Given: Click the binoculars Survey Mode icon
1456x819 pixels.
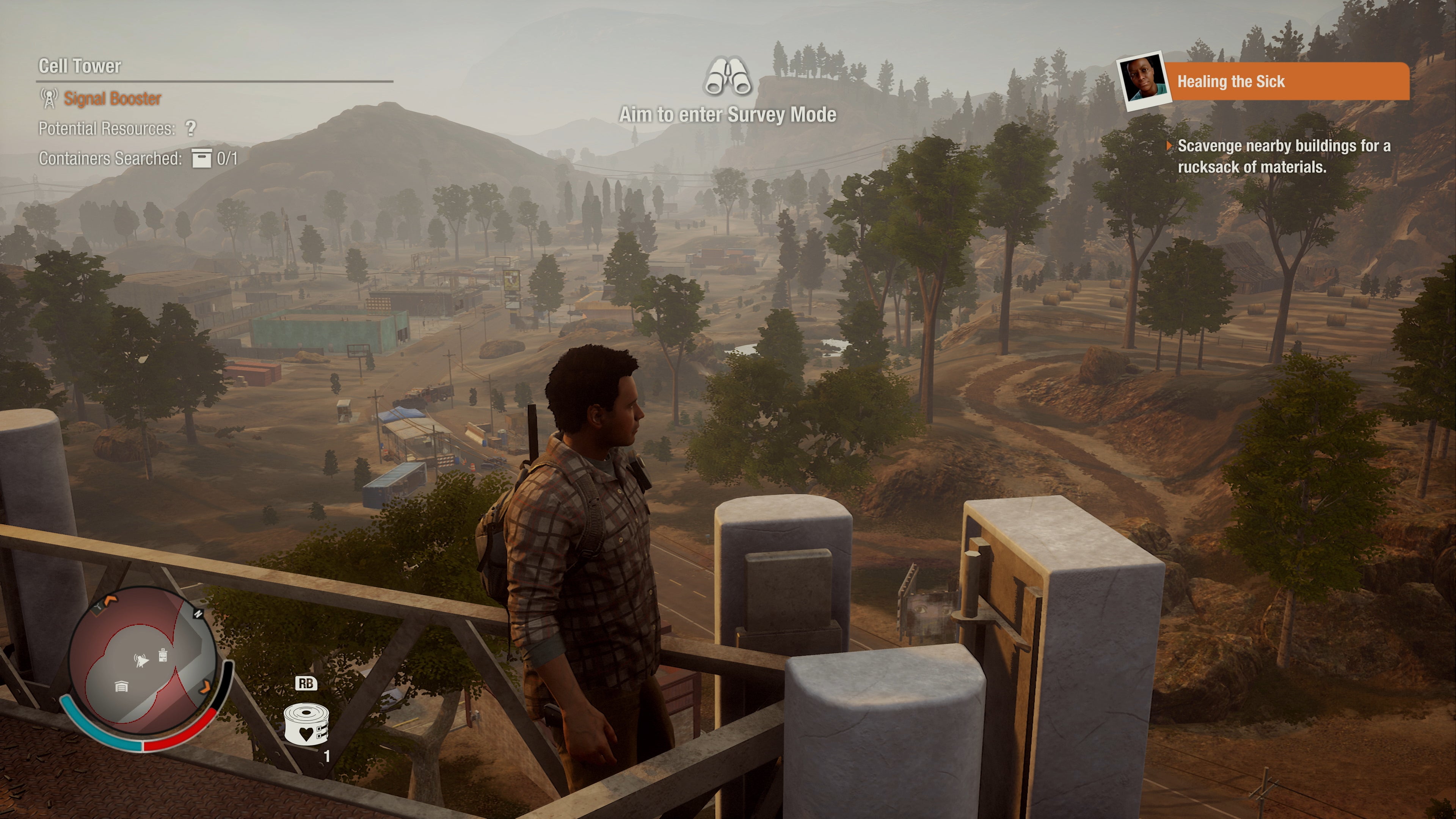Looking at the screenshot, I should tap(728, 77).
